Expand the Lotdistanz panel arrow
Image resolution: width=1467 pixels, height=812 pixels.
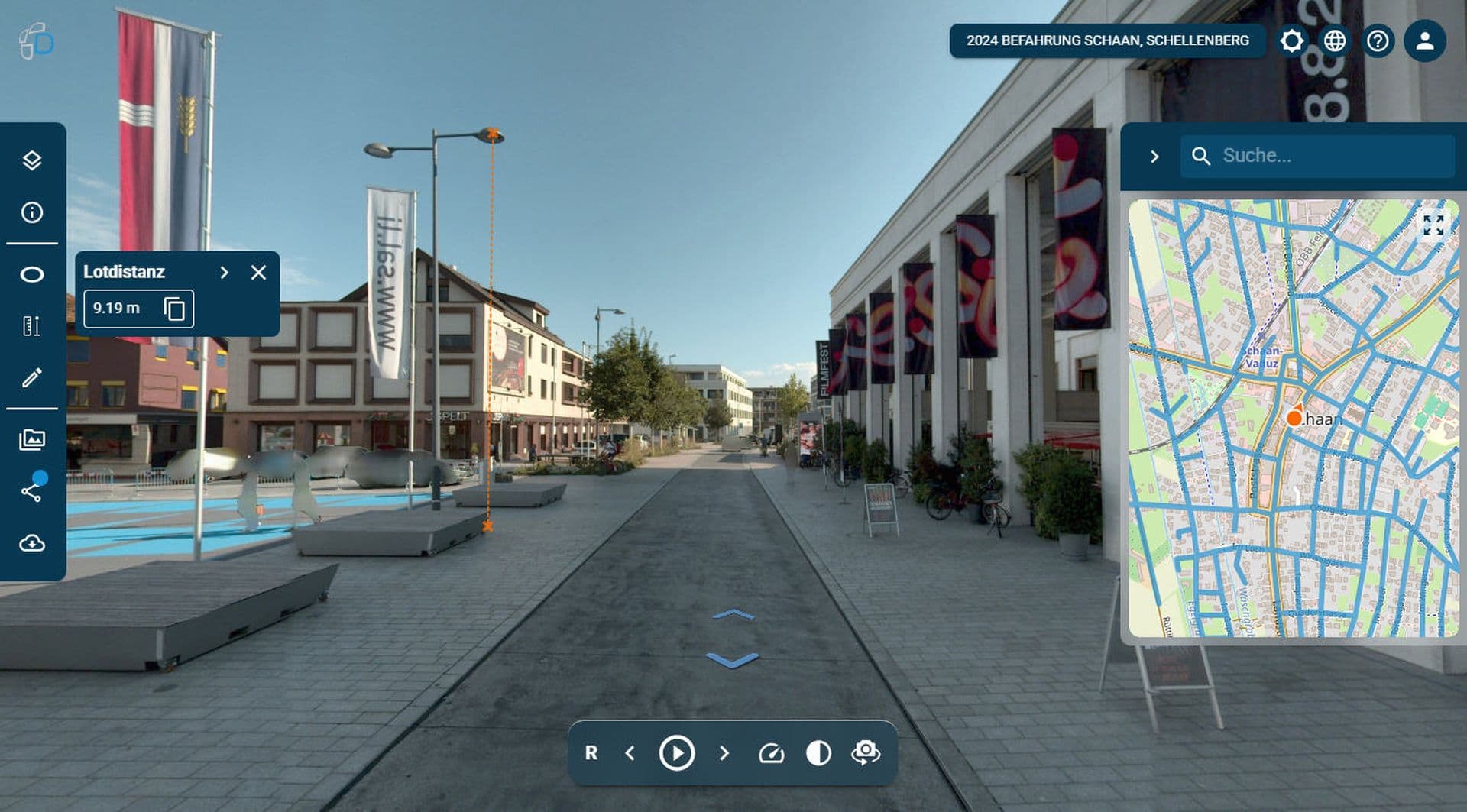[224, 273]
